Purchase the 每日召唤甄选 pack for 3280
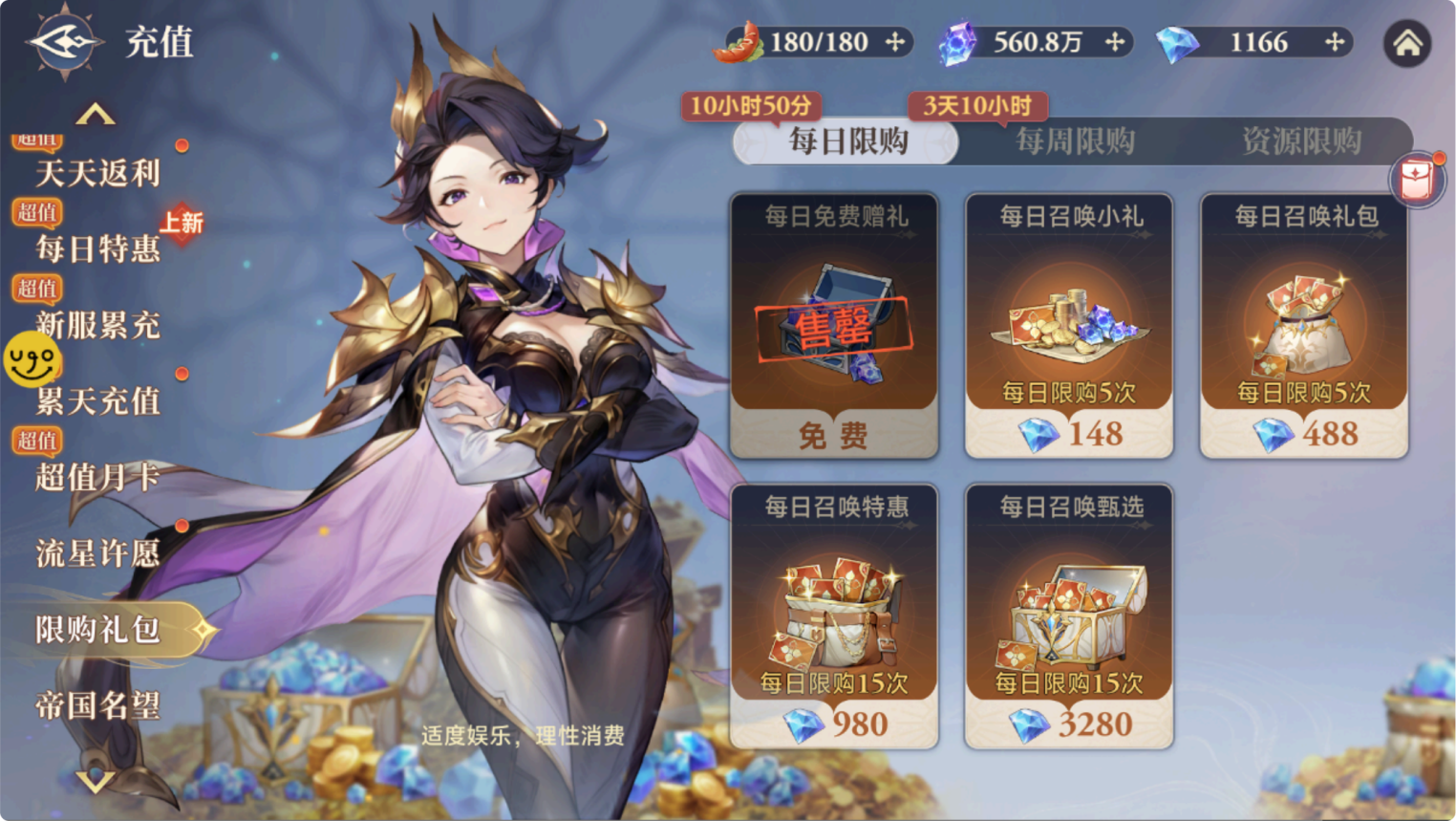Image resolution: width=1456 pixels, height=821 pixels. [1069, 724]
